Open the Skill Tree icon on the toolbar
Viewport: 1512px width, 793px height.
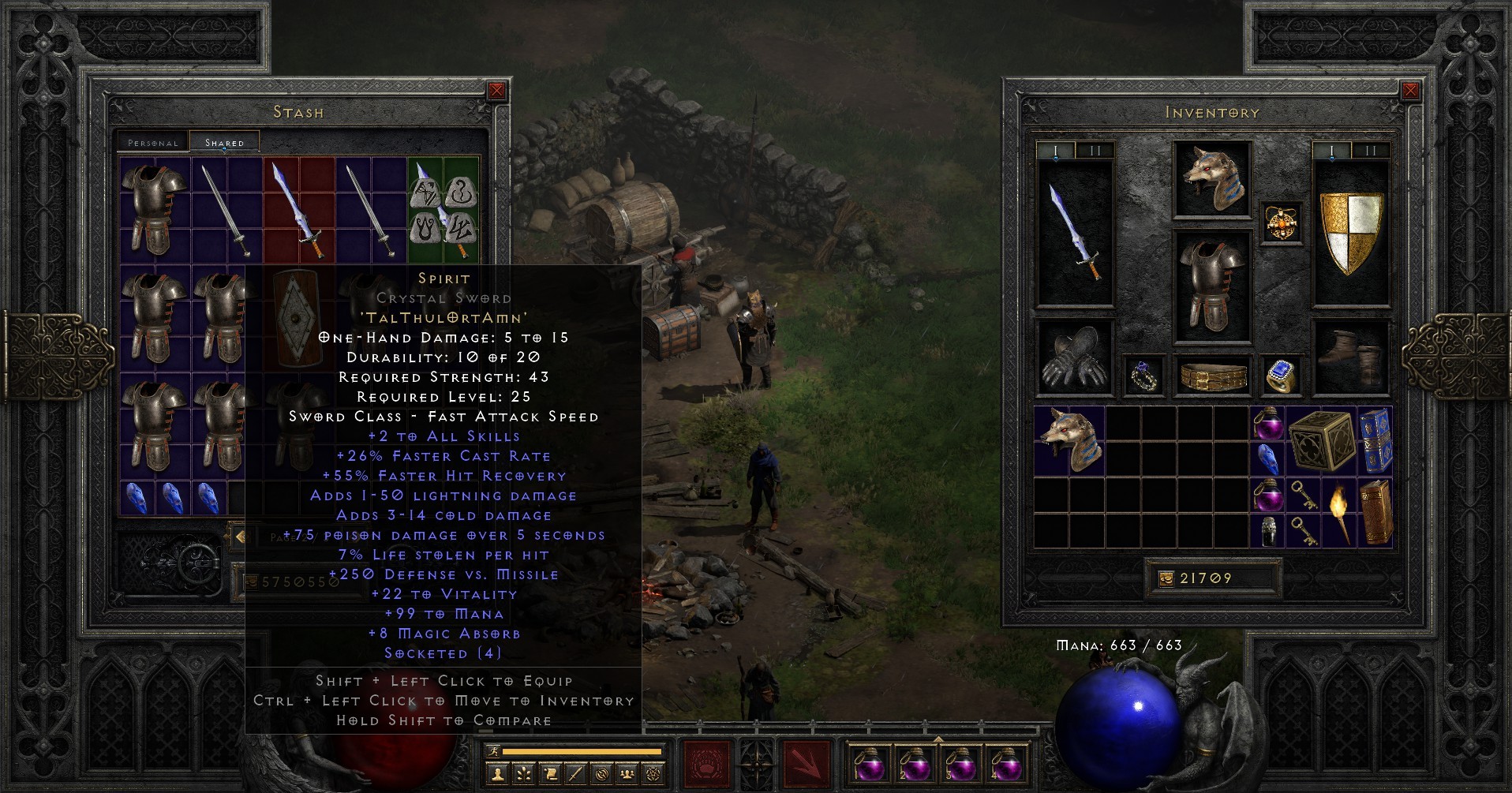tap(524, 774)
